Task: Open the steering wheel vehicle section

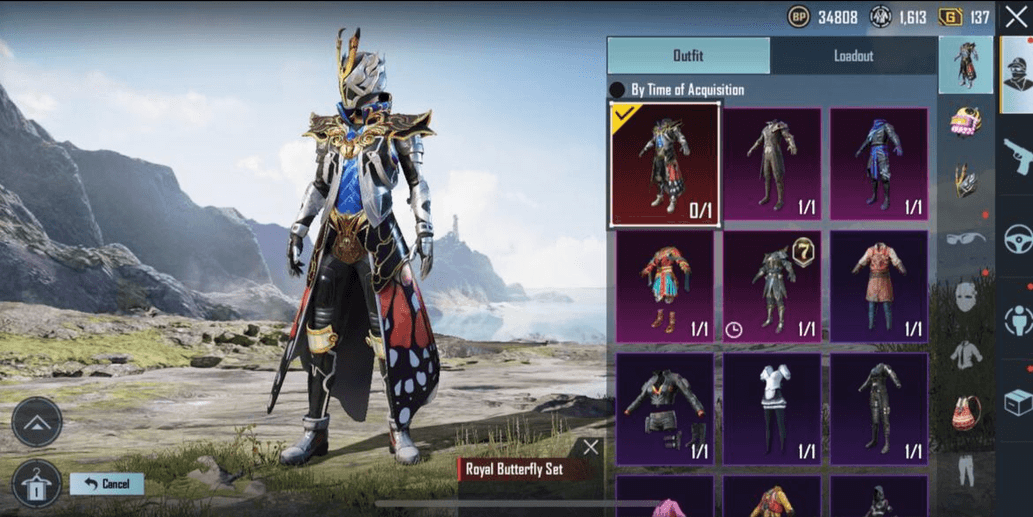Action: coord(1017,239)
